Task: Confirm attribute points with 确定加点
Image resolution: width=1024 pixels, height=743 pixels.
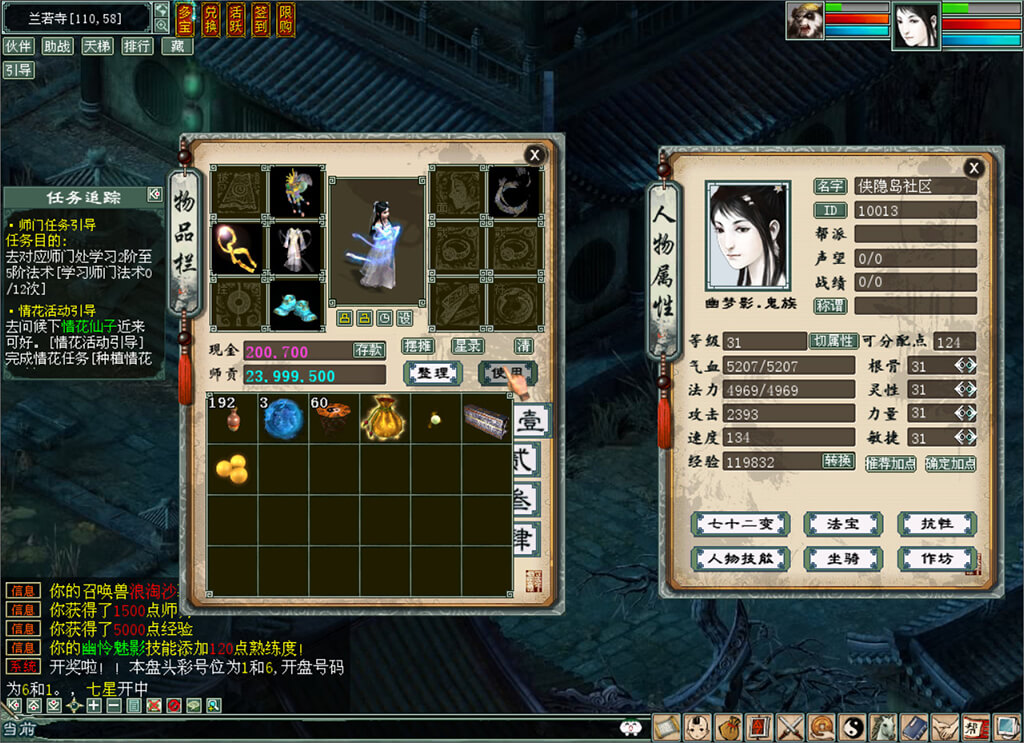Action: pos(950,463)
